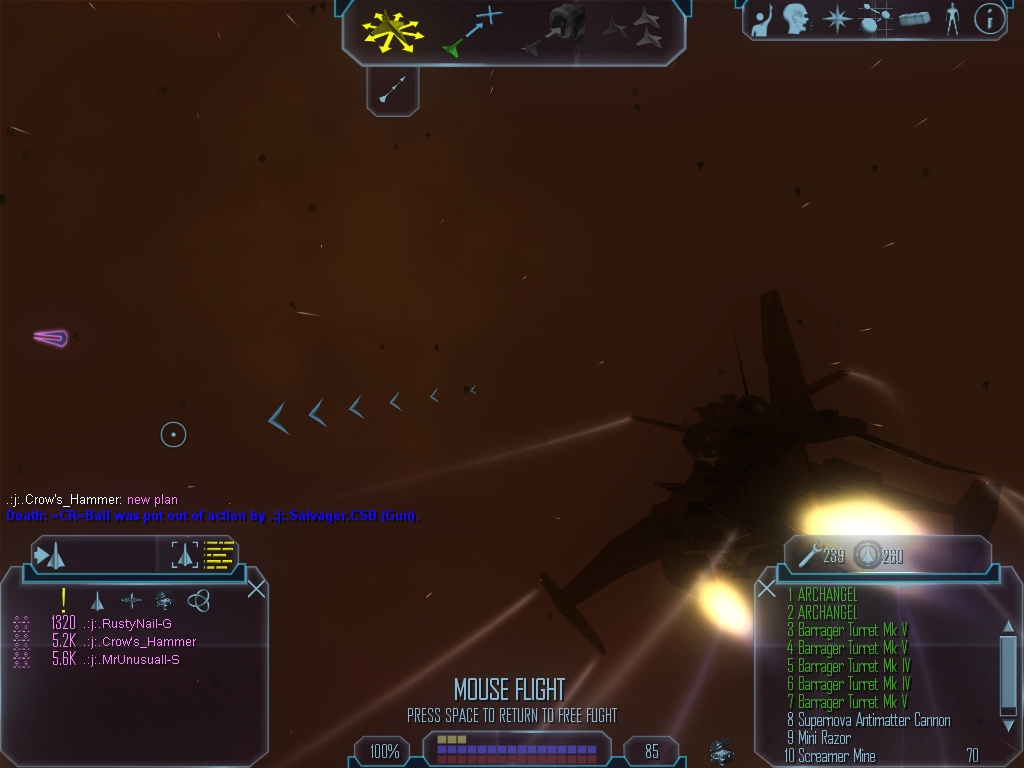Image resolution: width=1024 pixels, height=768 pixels.
Task: Show the humanoid player status icon
Action: [951, 18]
